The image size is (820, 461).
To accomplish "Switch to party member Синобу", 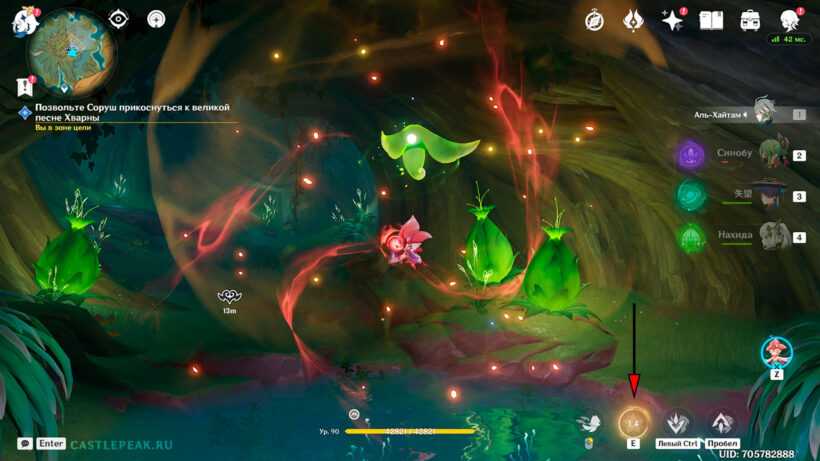I will 770,155.
